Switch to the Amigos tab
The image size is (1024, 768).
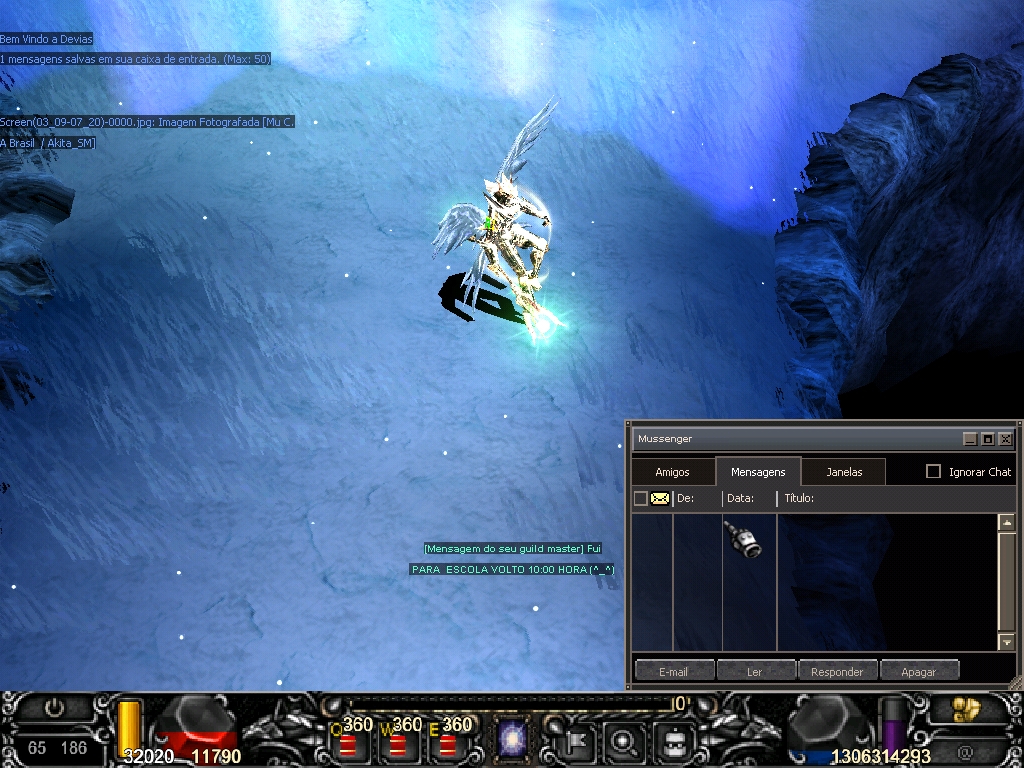pyautogui.click(x=672, y=472)
